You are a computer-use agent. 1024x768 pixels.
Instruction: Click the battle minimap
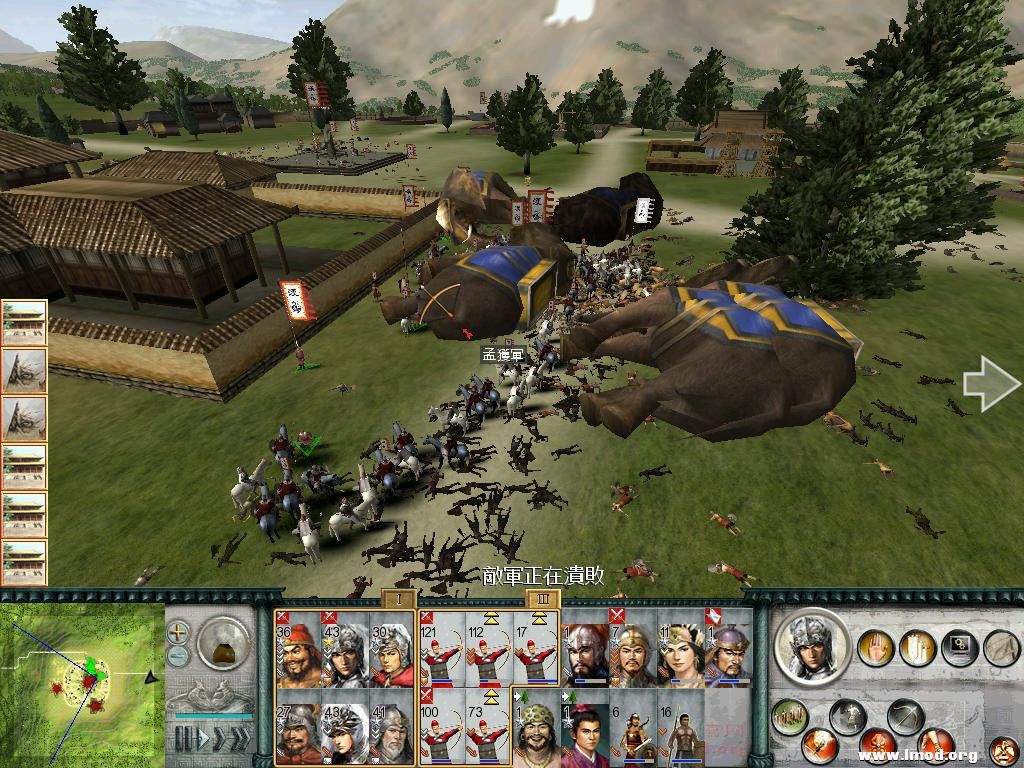82,686
